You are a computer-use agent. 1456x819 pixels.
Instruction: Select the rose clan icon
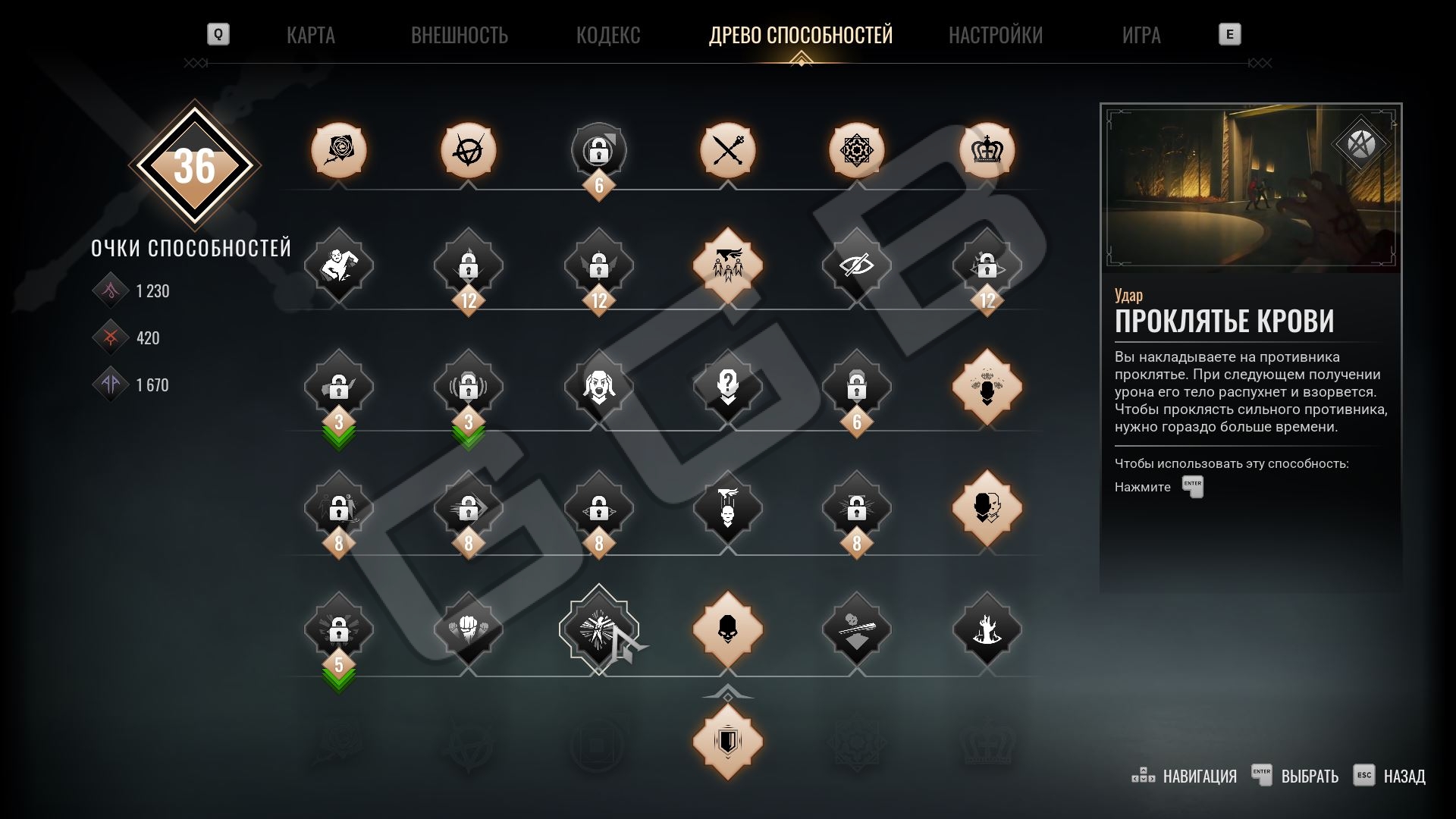338,150
